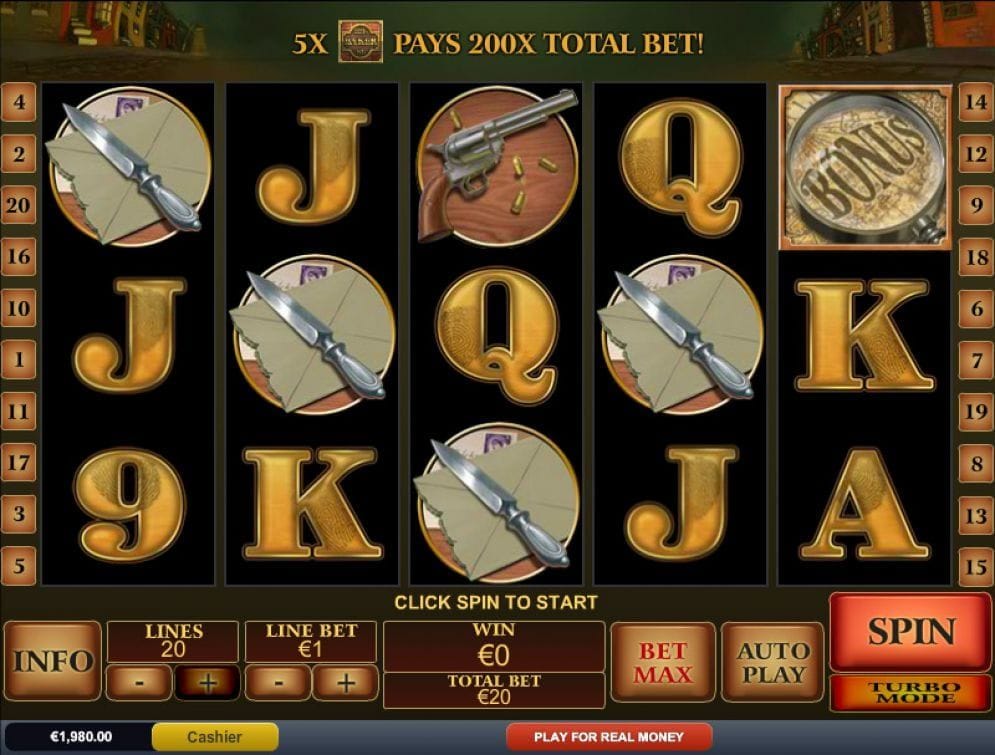995x755 pixels.
Task: Select payline number 15 marker
Action: point(976,567)
